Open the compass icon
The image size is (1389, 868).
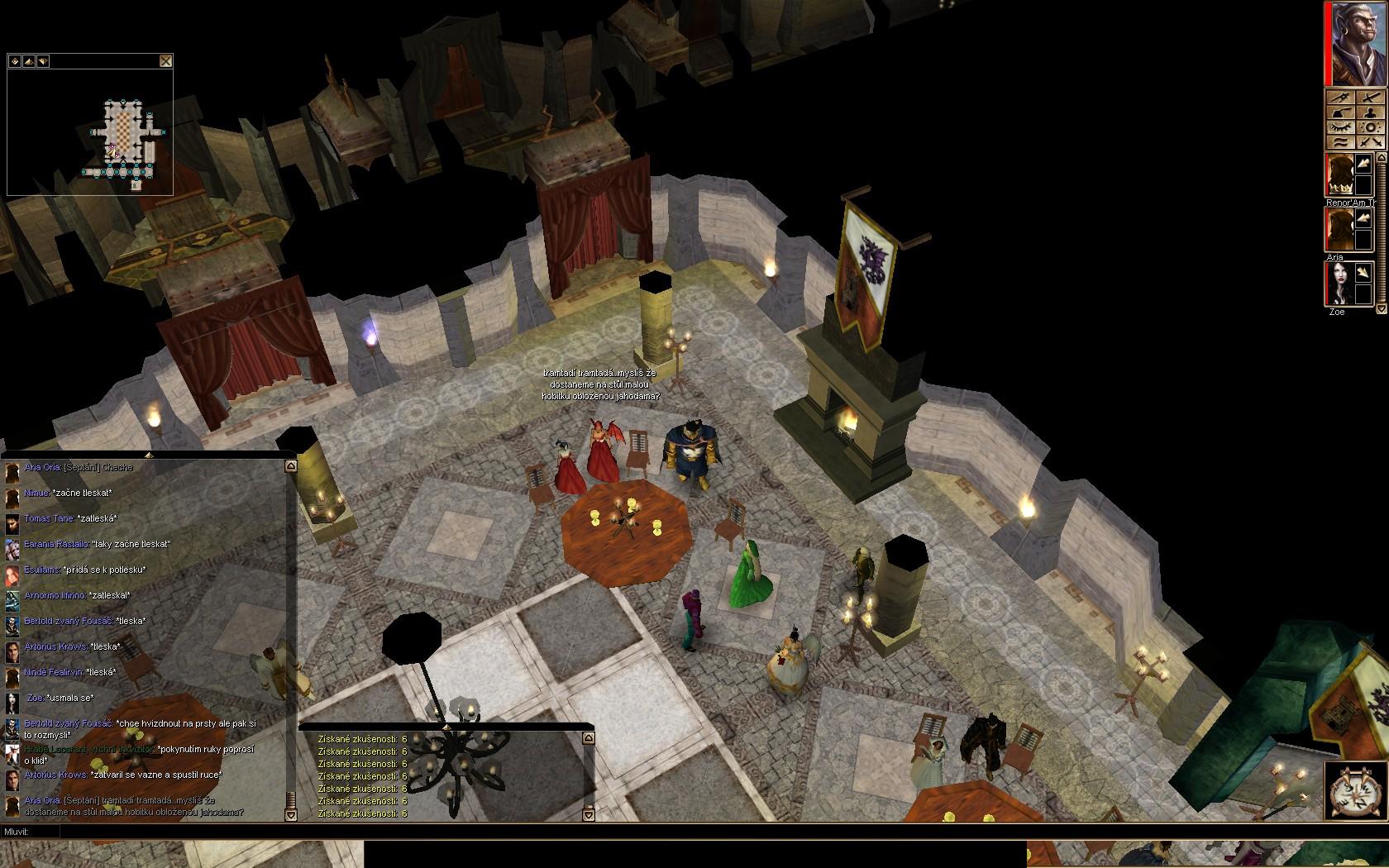click(x=1353, y=790)
